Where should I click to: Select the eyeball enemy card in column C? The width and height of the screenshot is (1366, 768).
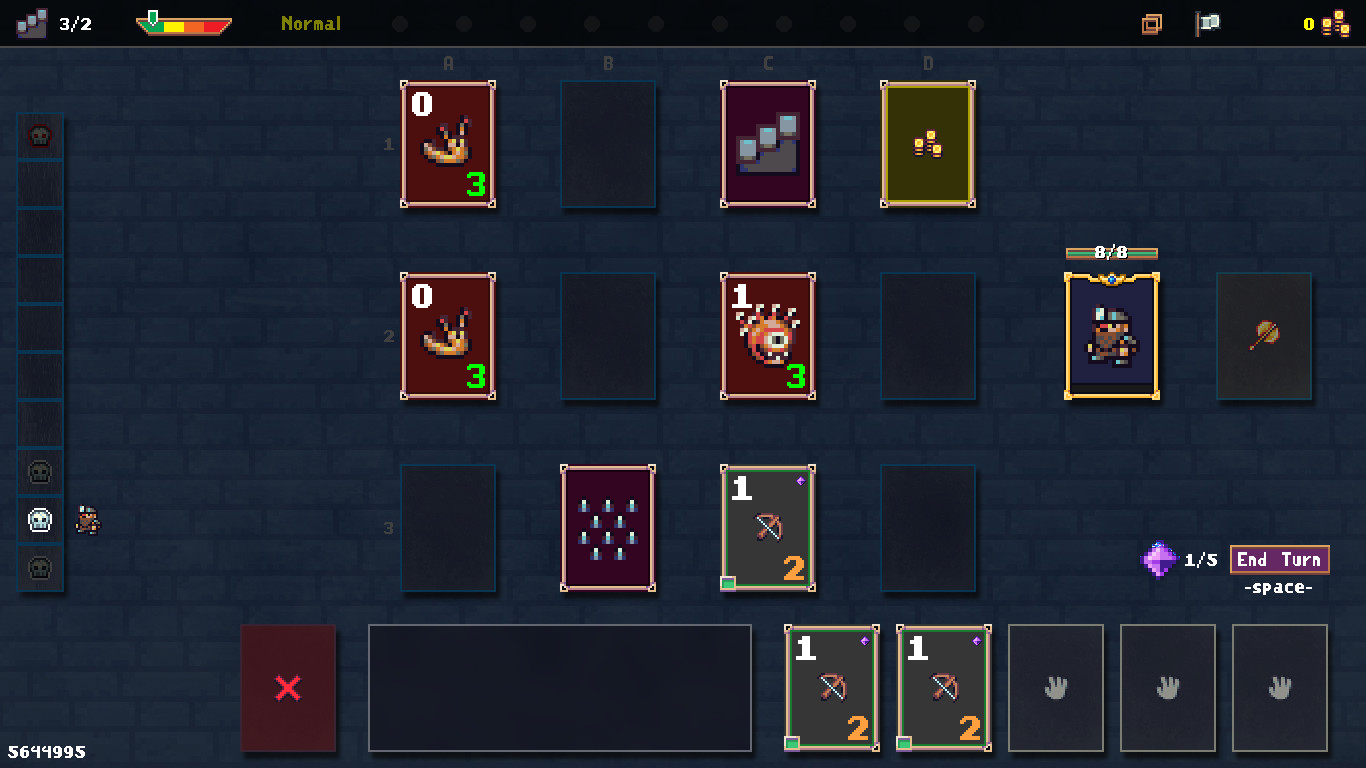(x=767, y=337)
